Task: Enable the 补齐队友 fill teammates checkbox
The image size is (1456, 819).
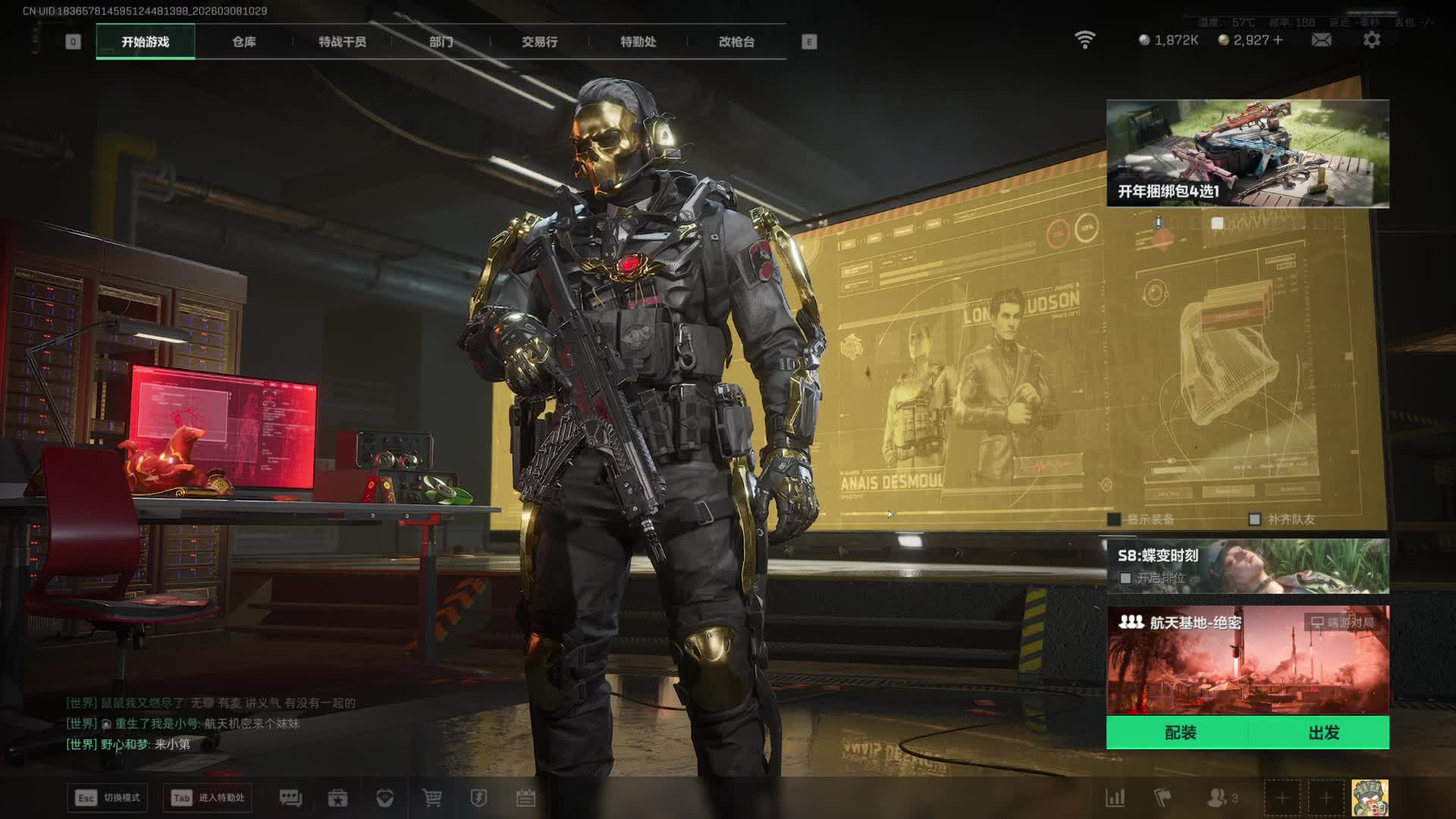Action: click(1254, 519)
